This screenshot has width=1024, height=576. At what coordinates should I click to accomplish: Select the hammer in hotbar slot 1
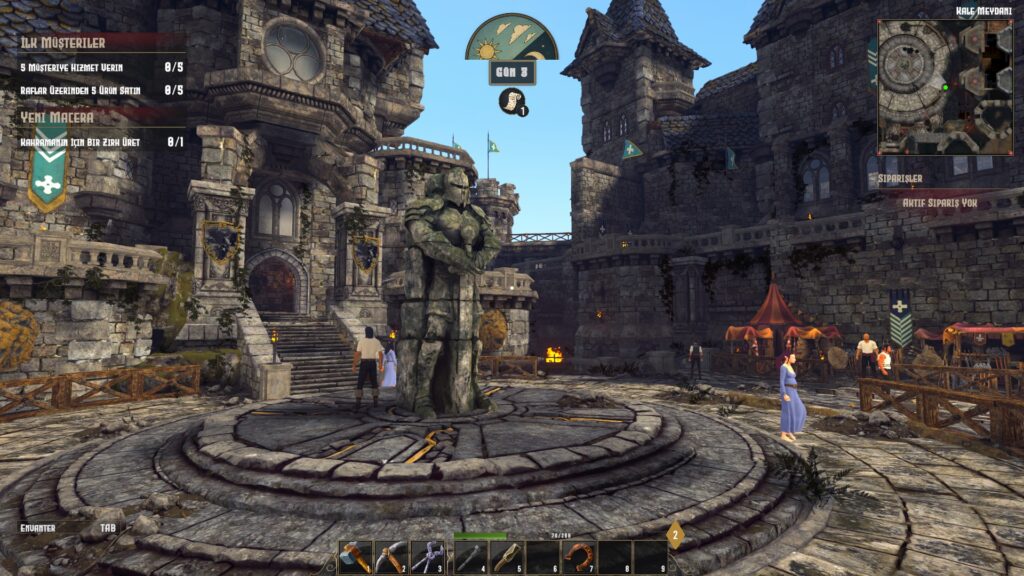tap(355, 557)
